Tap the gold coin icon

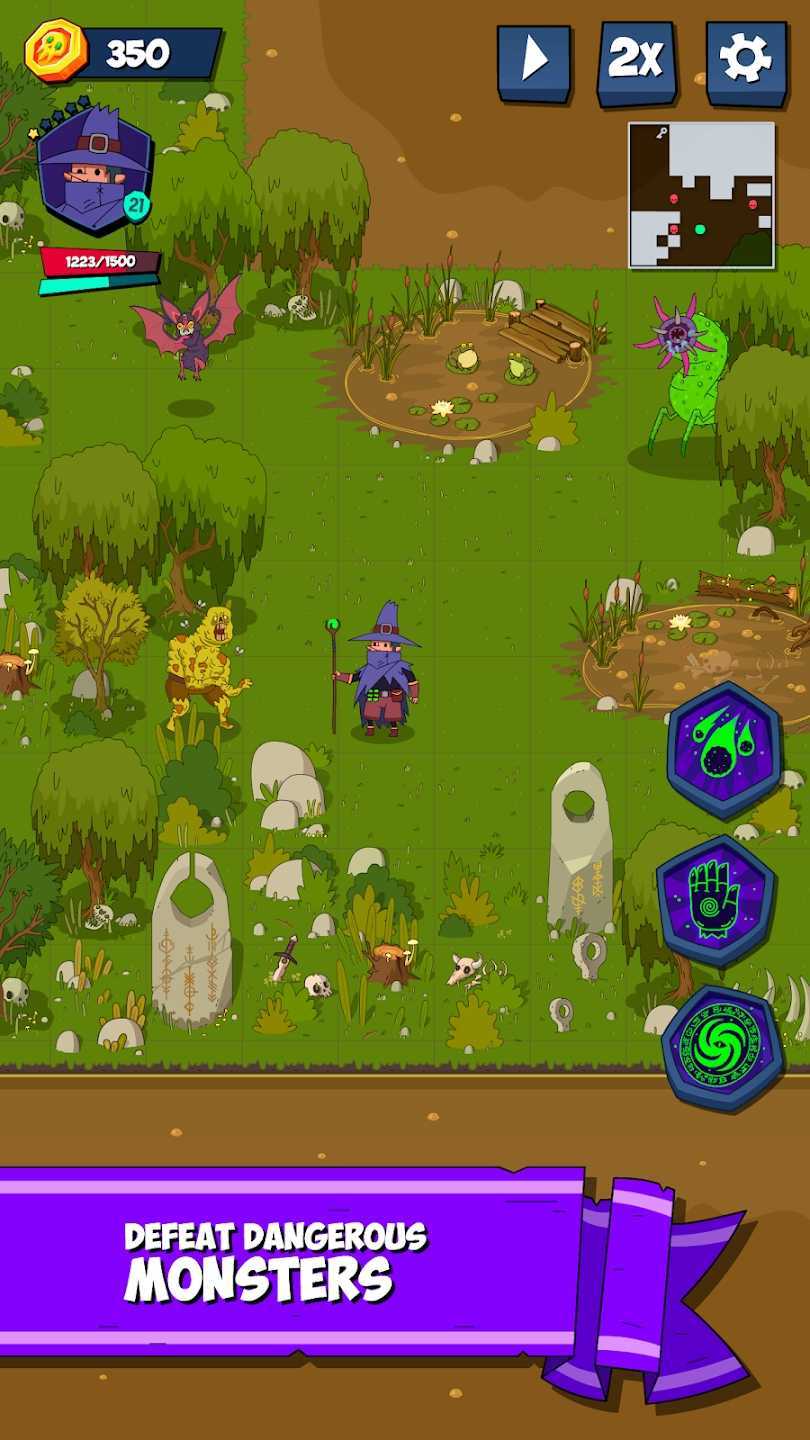click(x=56, y=51)
